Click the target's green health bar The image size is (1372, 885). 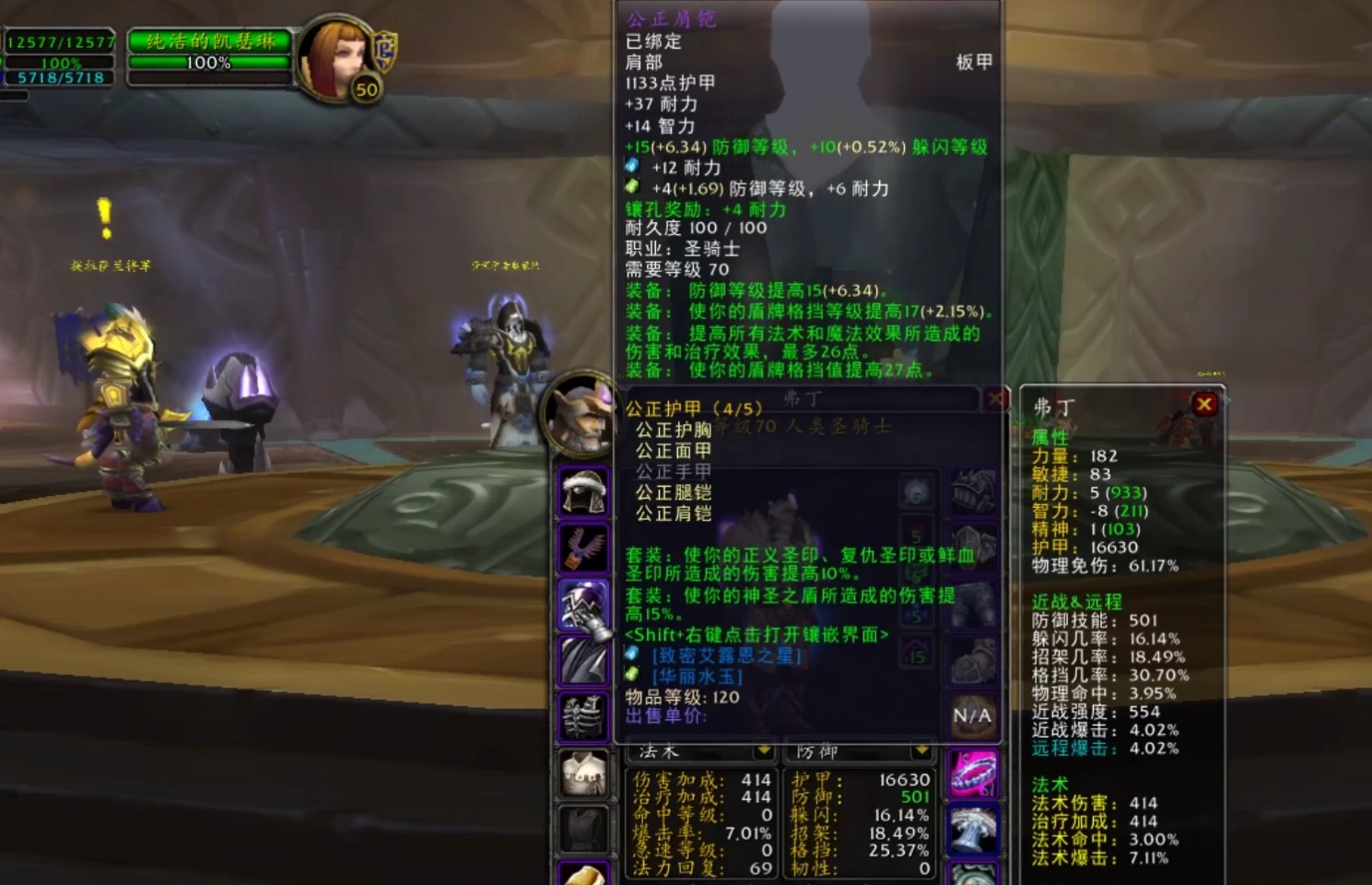210,63
